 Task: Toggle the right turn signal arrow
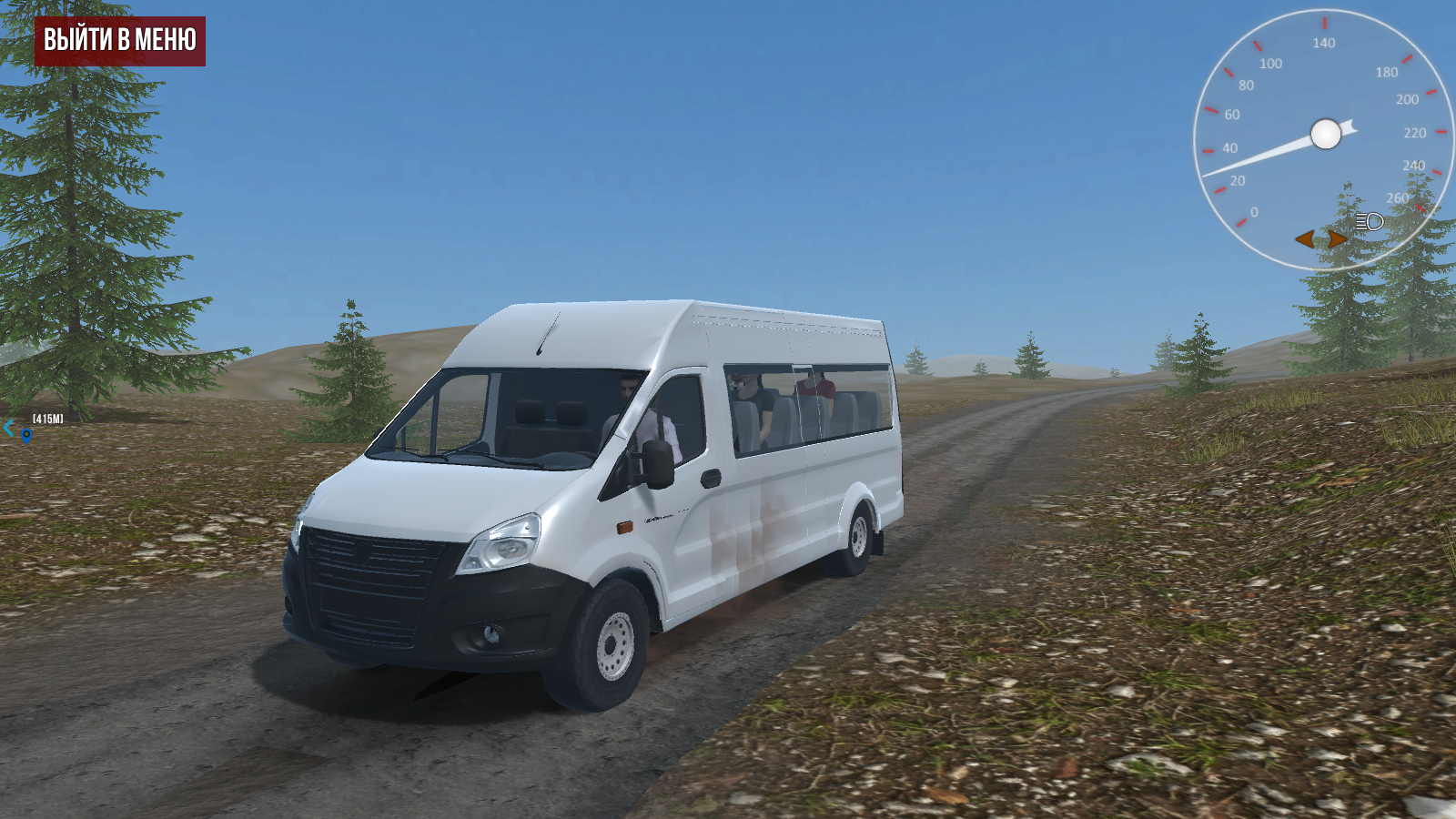point(1335,238)
